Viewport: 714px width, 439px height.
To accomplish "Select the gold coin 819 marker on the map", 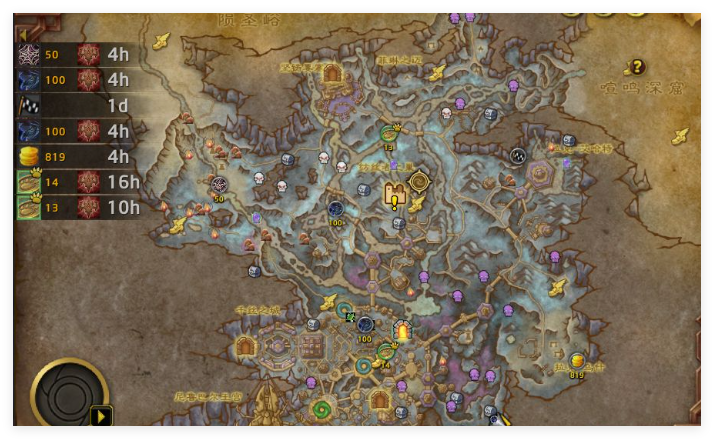I will [x=577, y=361].
